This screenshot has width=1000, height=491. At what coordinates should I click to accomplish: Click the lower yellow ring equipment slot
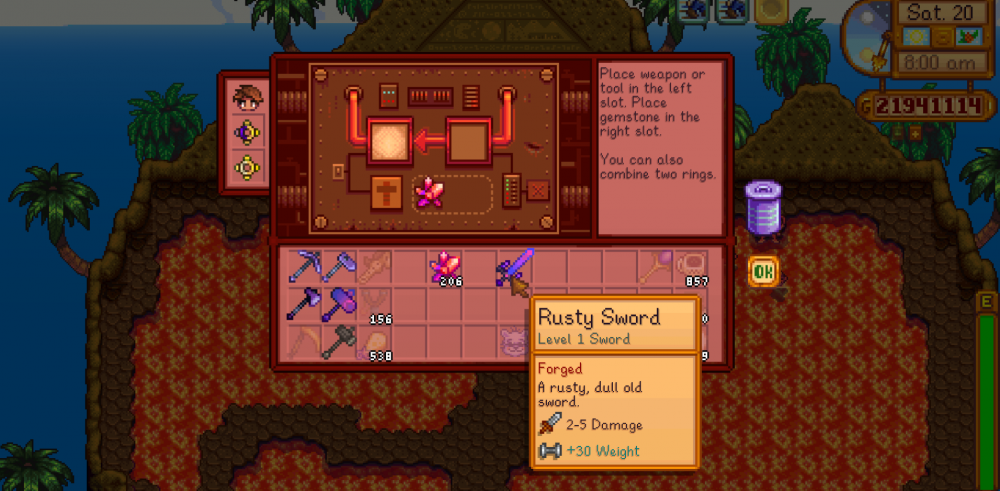(x=247, y=168)
